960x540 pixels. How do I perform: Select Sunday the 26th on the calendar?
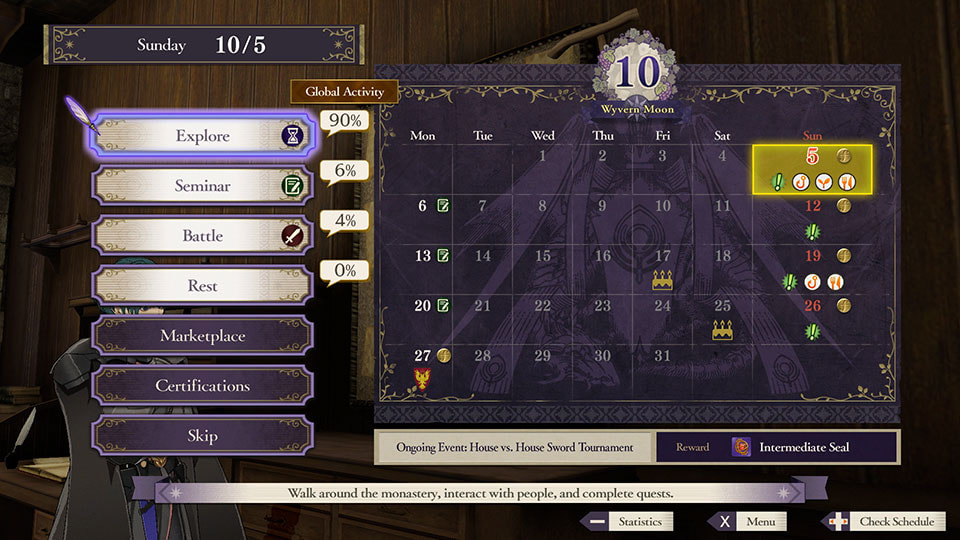point(812,318)
